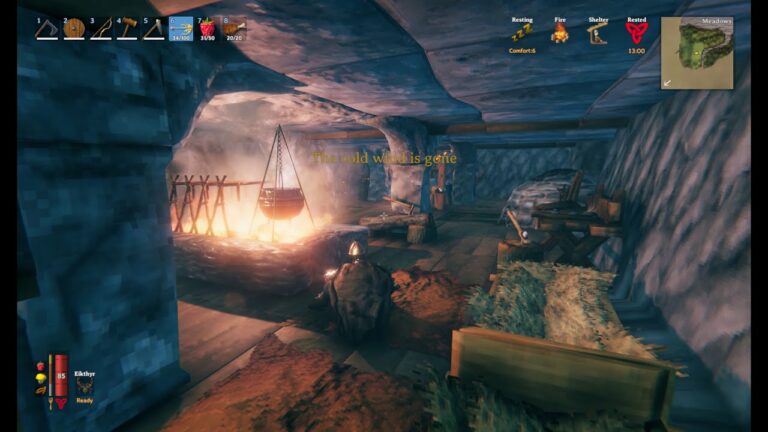Select the bow in hotbar slot 3
The width and height of the screenshot is (768, 432).
100,29
